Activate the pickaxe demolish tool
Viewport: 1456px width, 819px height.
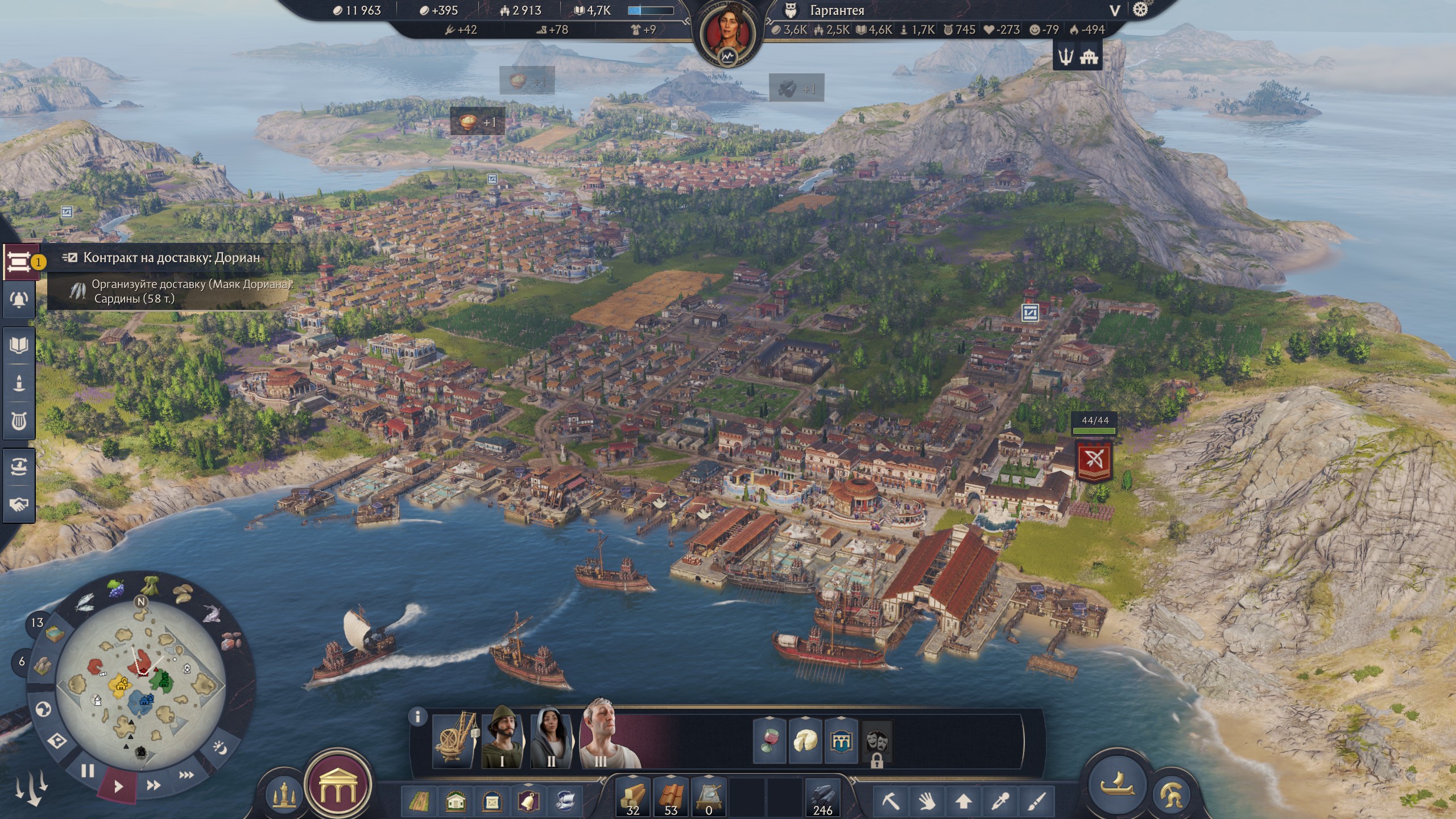click(x=891, y=802)
